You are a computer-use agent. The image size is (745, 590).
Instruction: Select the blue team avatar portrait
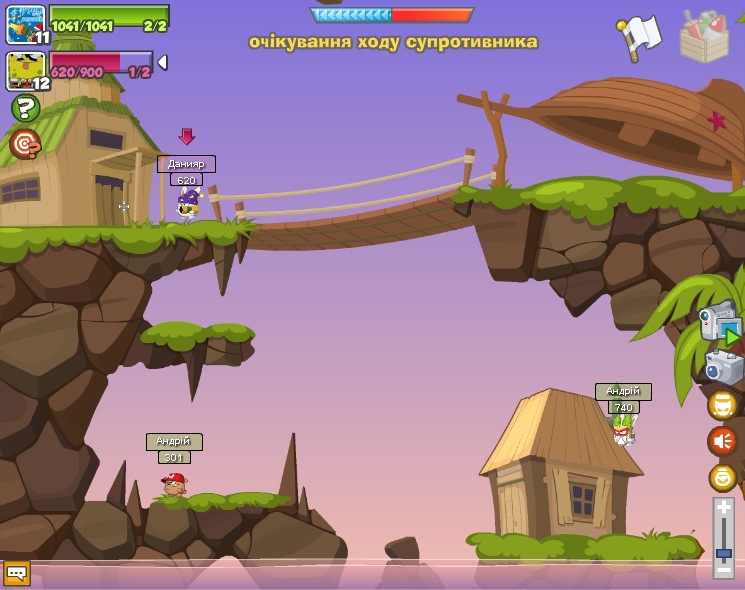coord(25,25)
